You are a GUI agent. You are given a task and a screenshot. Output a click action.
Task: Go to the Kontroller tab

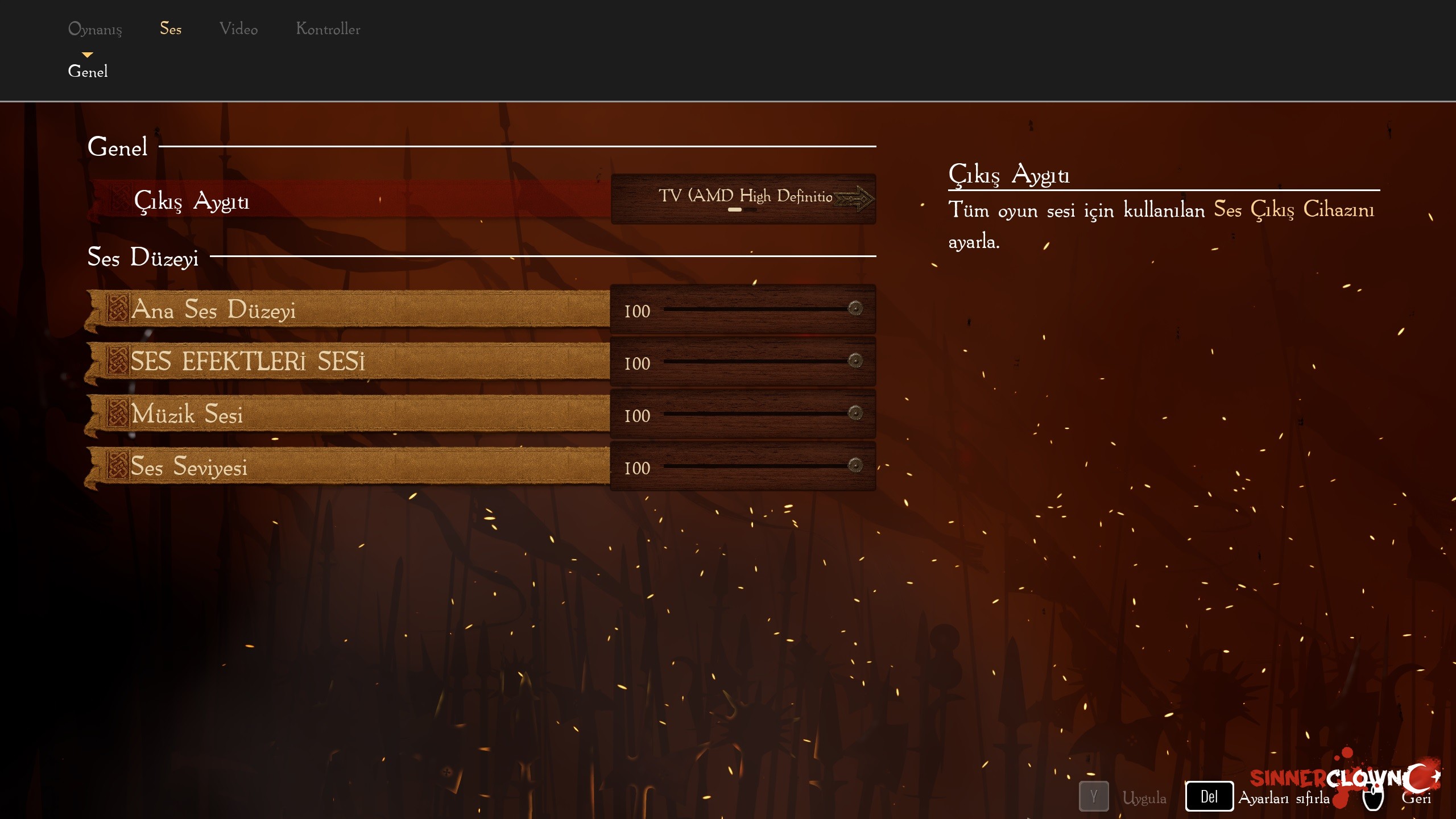click(x=328, y=29)
